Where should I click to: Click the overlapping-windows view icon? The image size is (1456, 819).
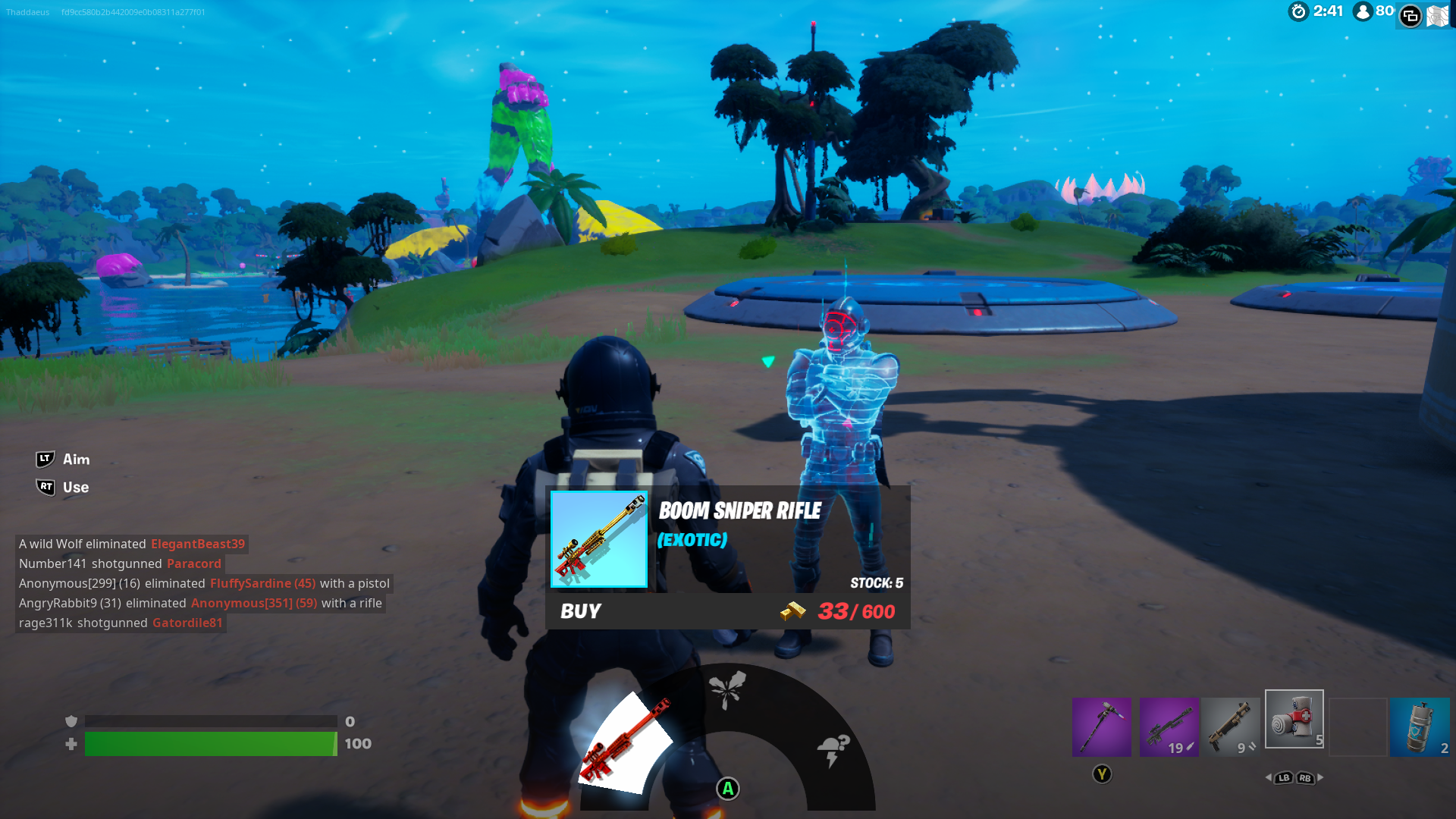[1410, 15]
